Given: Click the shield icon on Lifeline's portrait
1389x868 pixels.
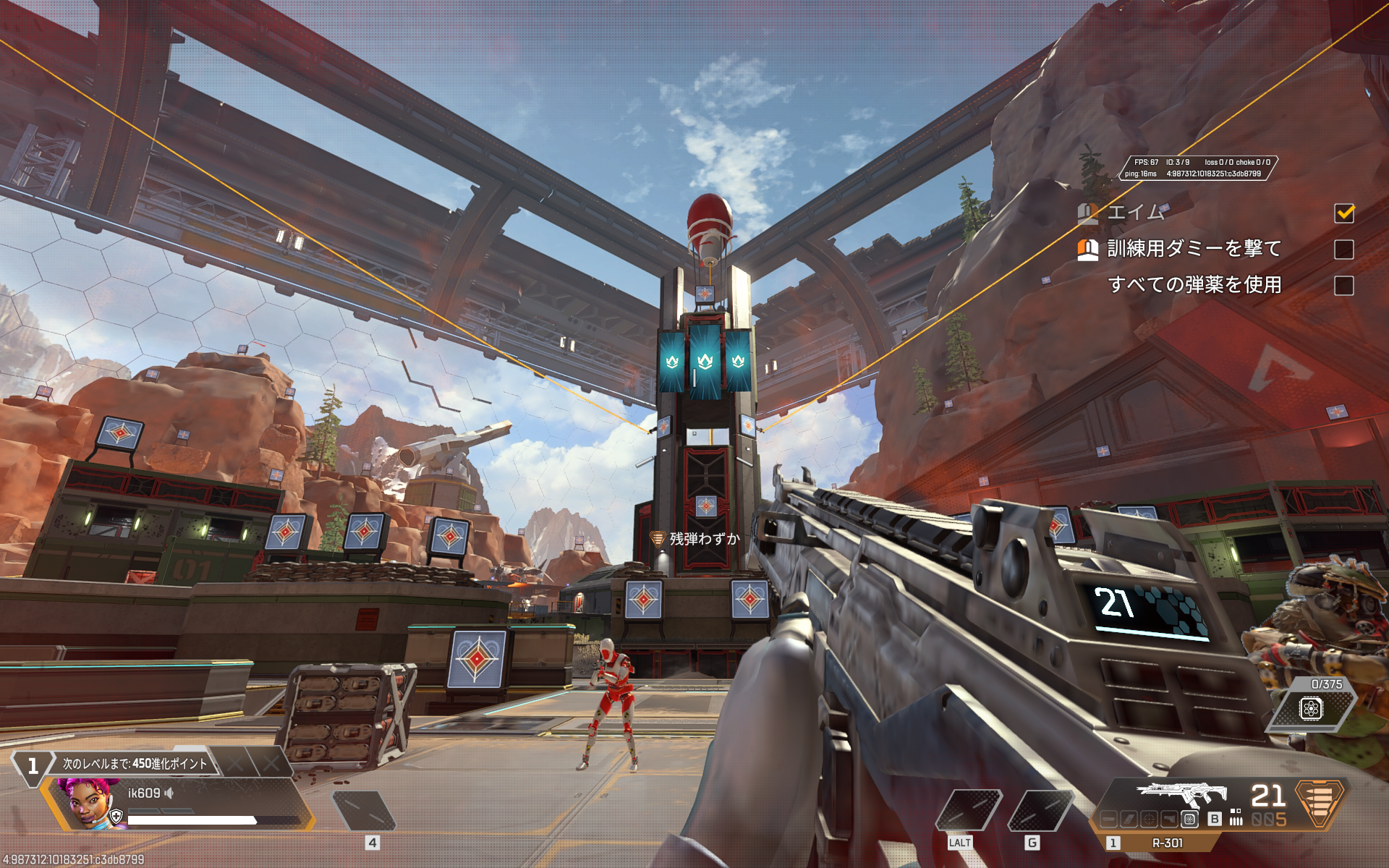Looking at the screenshot, I should (x=116, y=817).
